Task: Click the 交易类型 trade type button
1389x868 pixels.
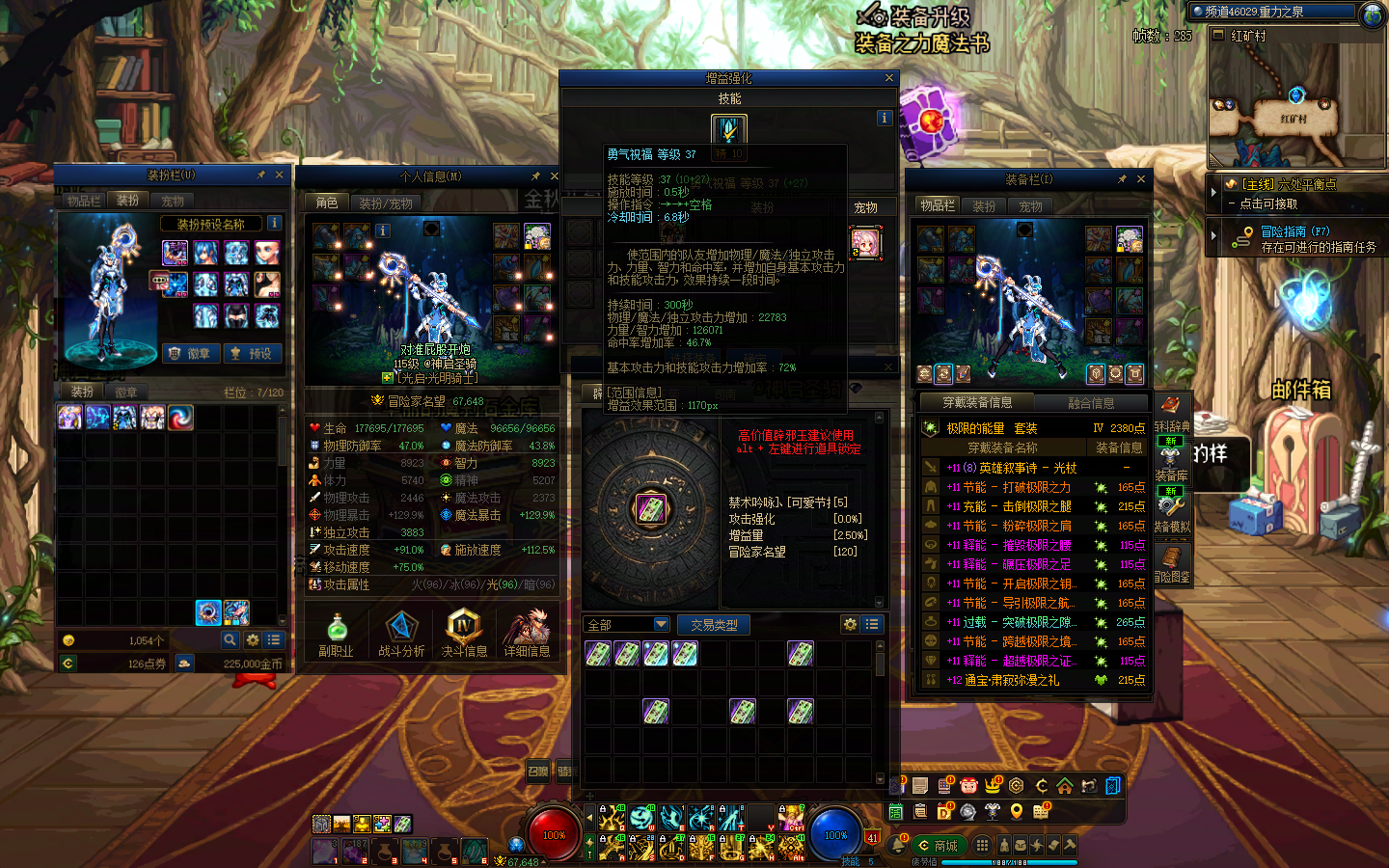Action: [x=714, y=625]
